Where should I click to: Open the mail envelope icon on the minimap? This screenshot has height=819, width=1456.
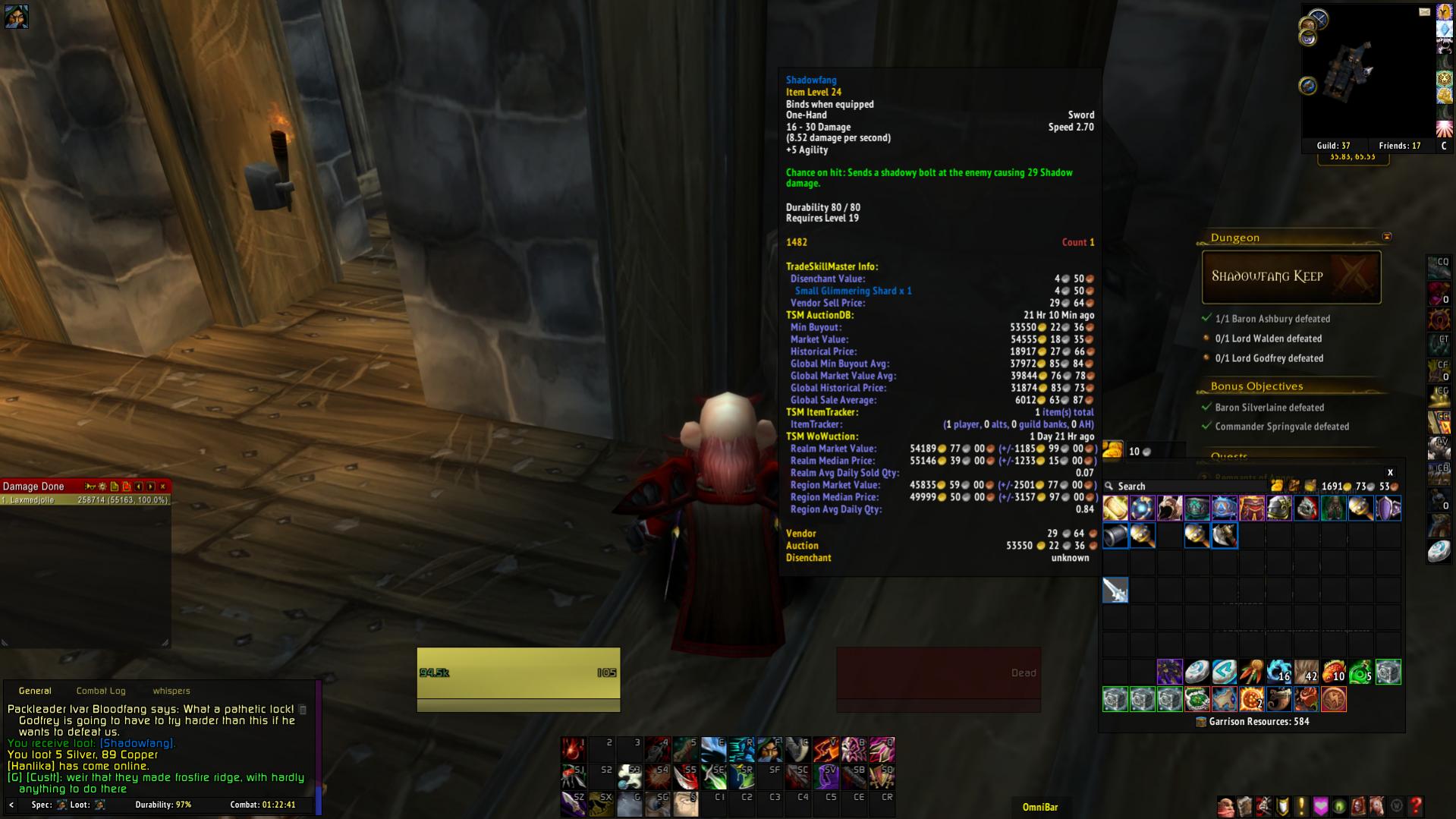1424,12
